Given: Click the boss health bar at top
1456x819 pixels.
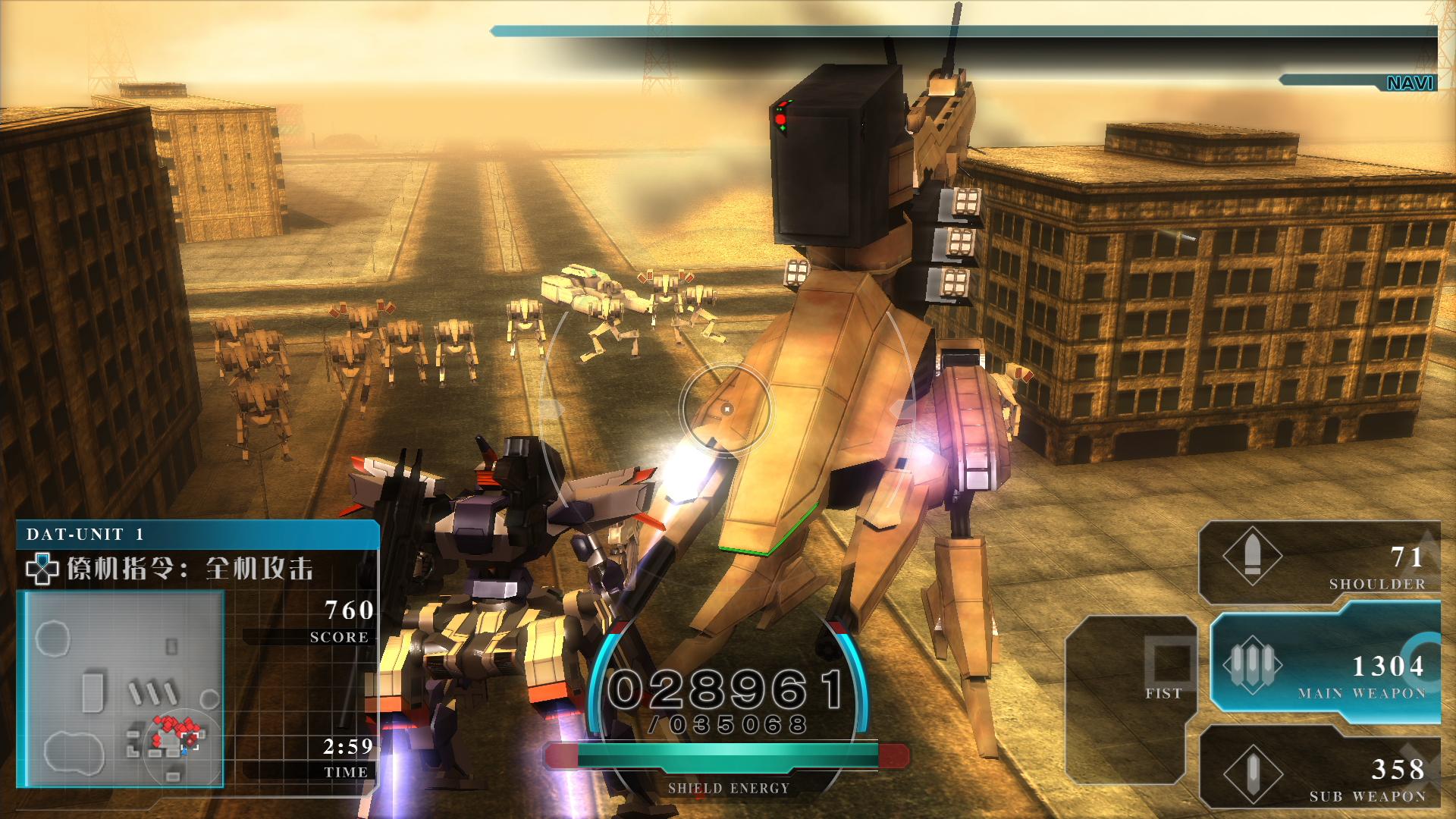Looking at the screenshot, I should coord(971,32).
